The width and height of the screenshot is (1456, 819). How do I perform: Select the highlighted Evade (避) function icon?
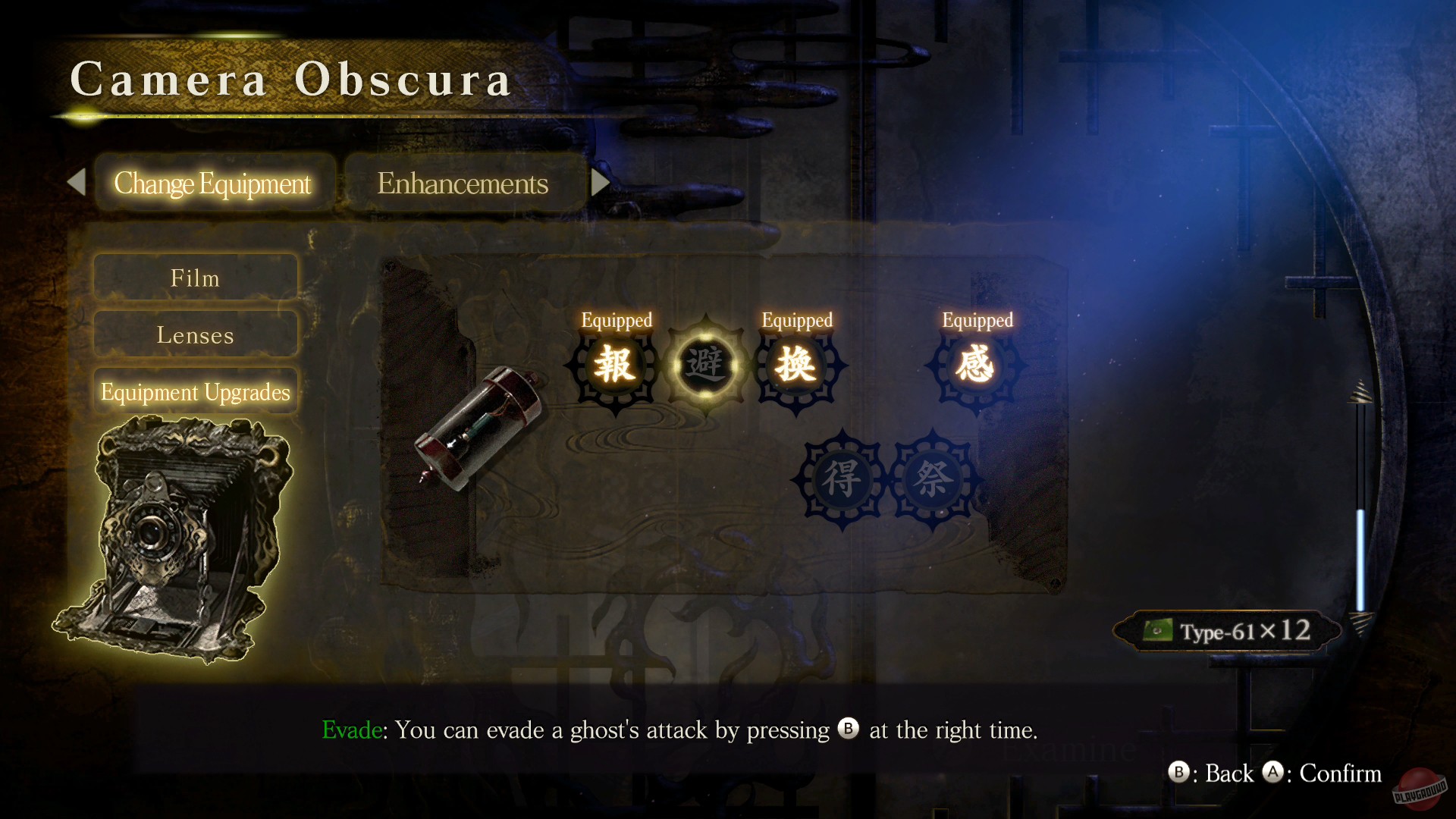coord(706,366)
